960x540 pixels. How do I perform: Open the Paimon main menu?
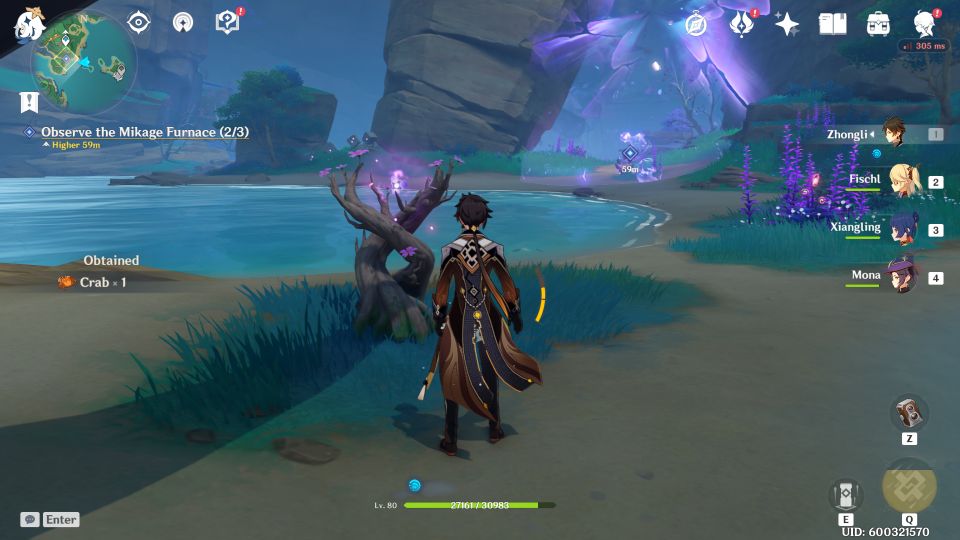tap(27, 22)
